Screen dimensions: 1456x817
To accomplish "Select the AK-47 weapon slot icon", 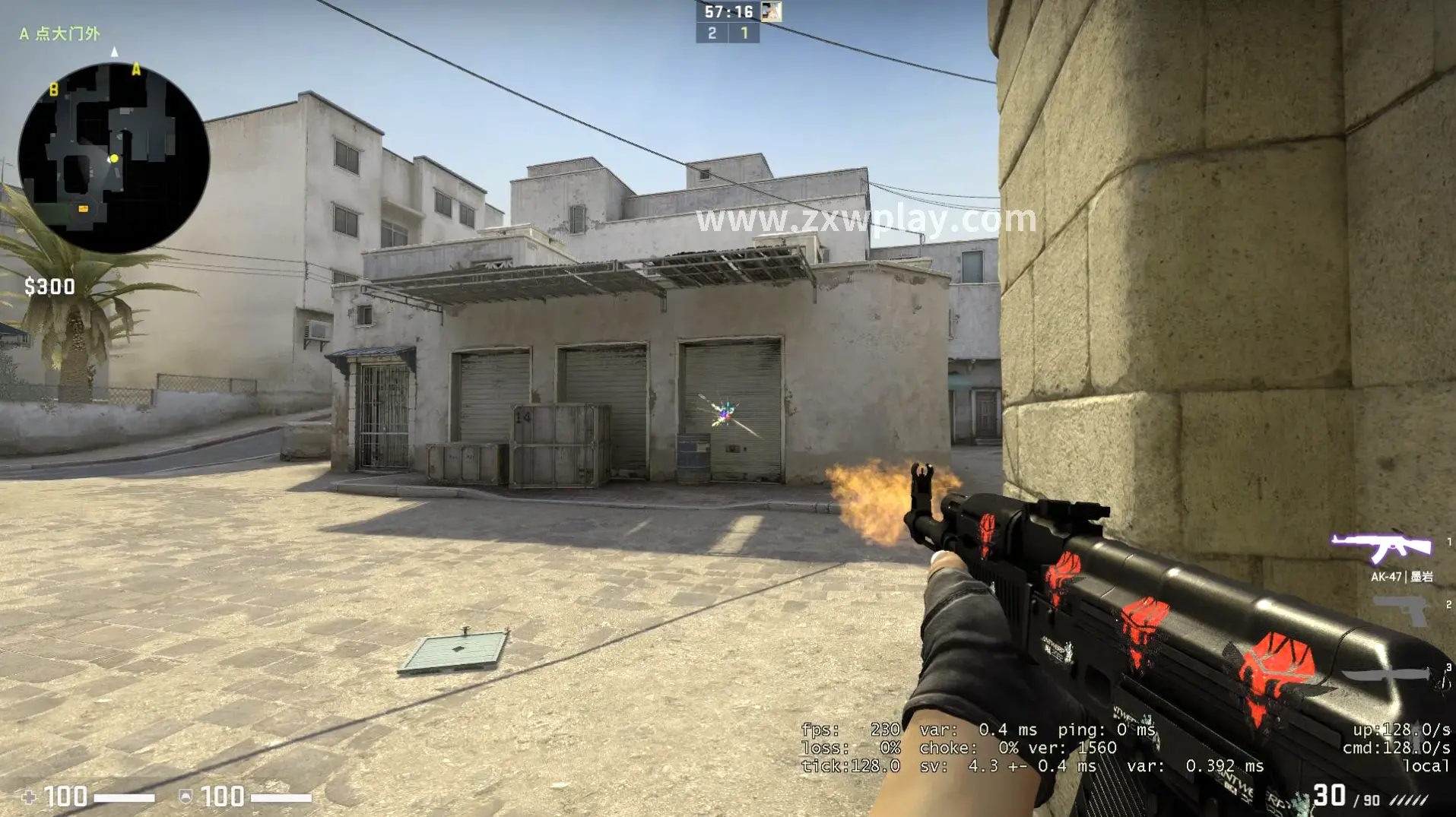I will pyautogui.click(x=1381, y=547).
